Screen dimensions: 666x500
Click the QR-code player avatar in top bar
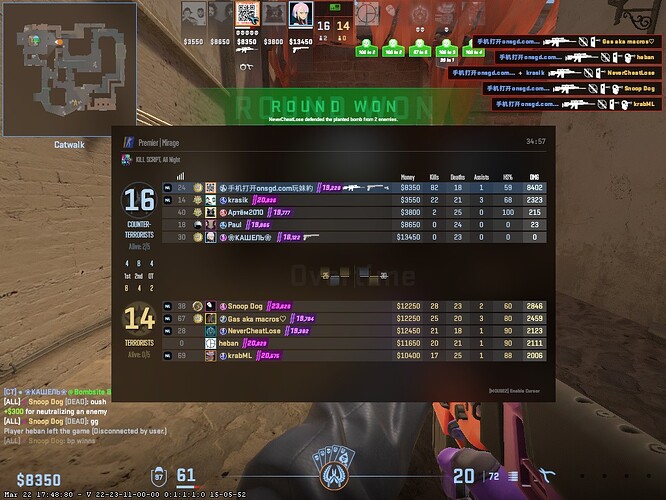(x=246, y=15)
